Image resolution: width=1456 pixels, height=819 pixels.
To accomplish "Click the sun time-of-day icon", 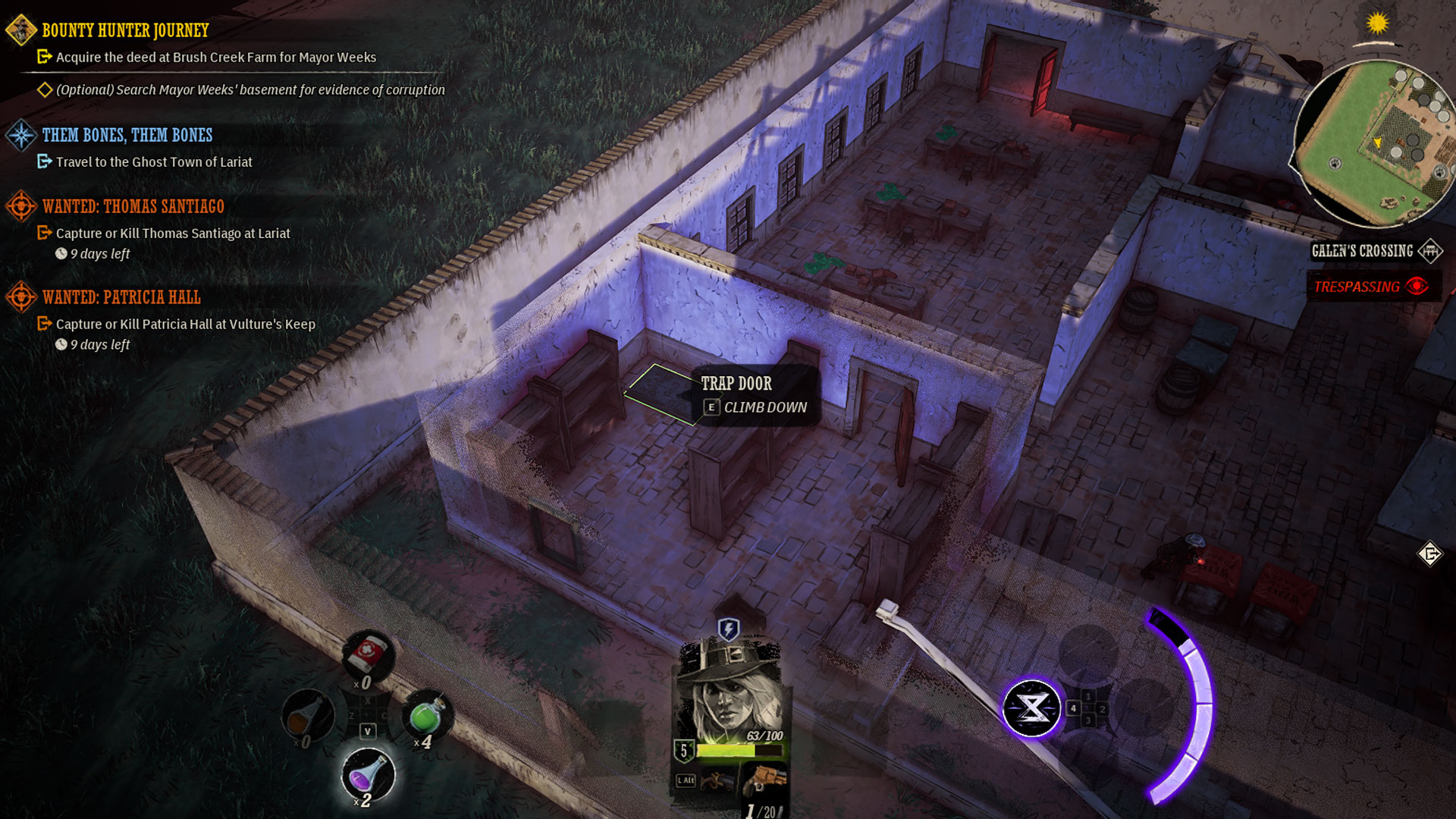I will [1377, 24].
